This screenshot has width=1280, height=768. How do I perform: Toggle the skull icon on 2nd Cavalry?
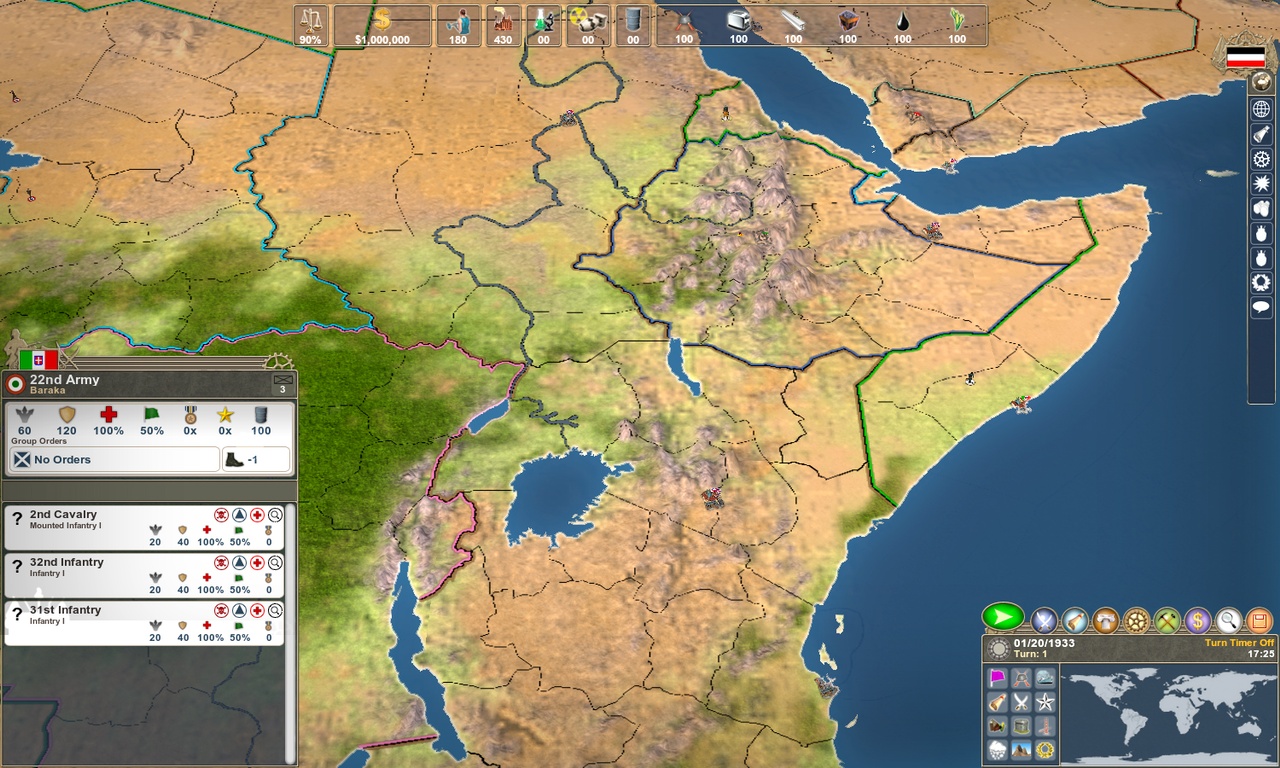[221, 515]
